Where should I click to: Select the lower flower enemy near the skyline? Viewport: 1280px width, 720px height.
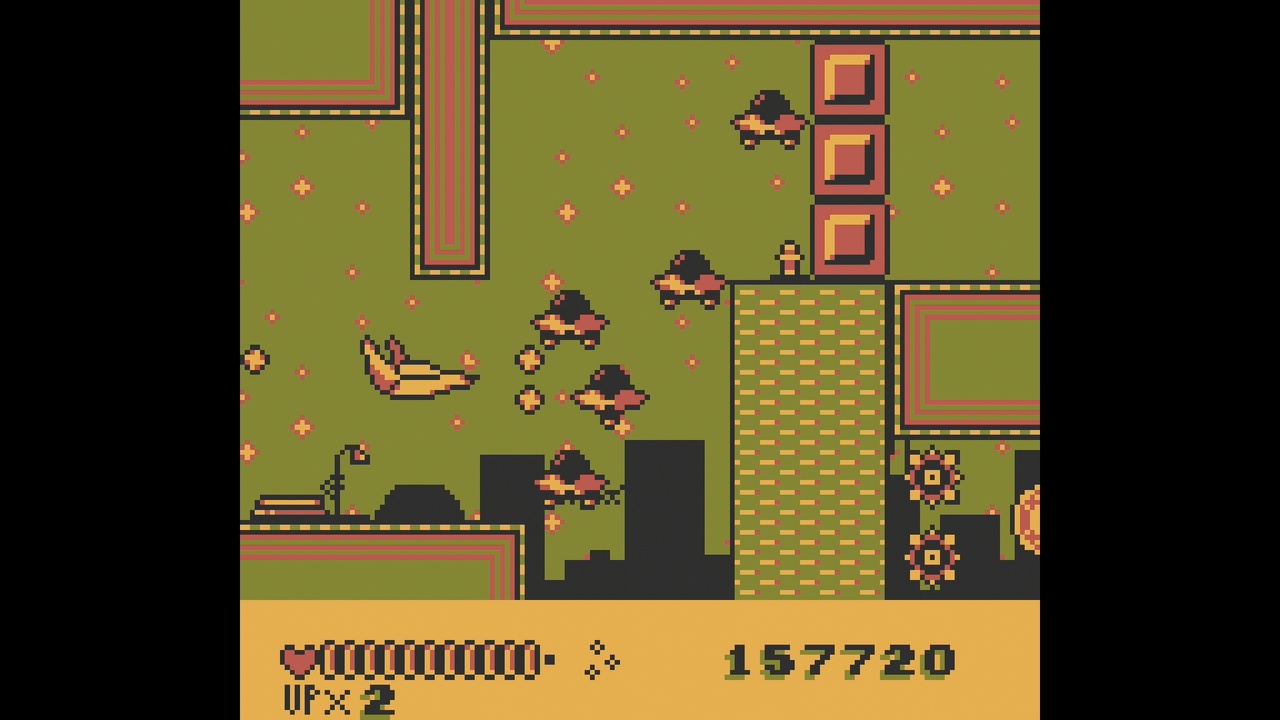click(932, 557)
